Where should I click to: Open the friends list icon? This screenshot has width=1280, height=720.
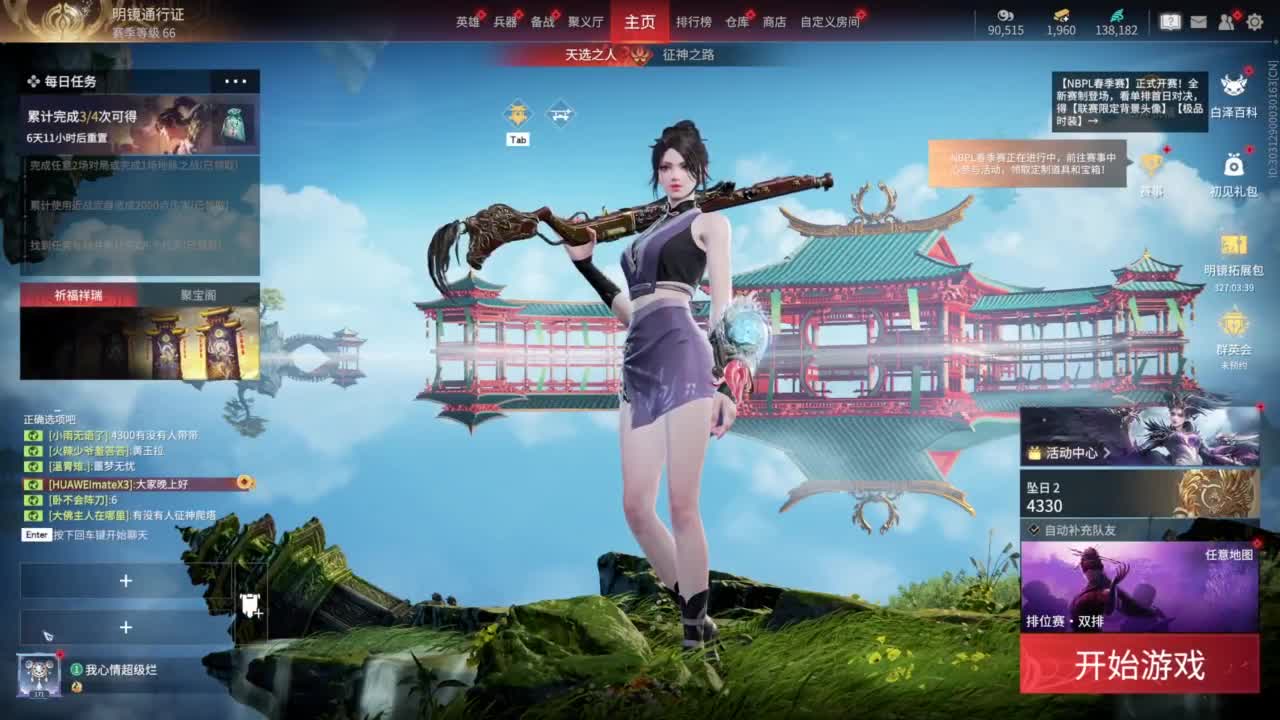coord(1225,20)
